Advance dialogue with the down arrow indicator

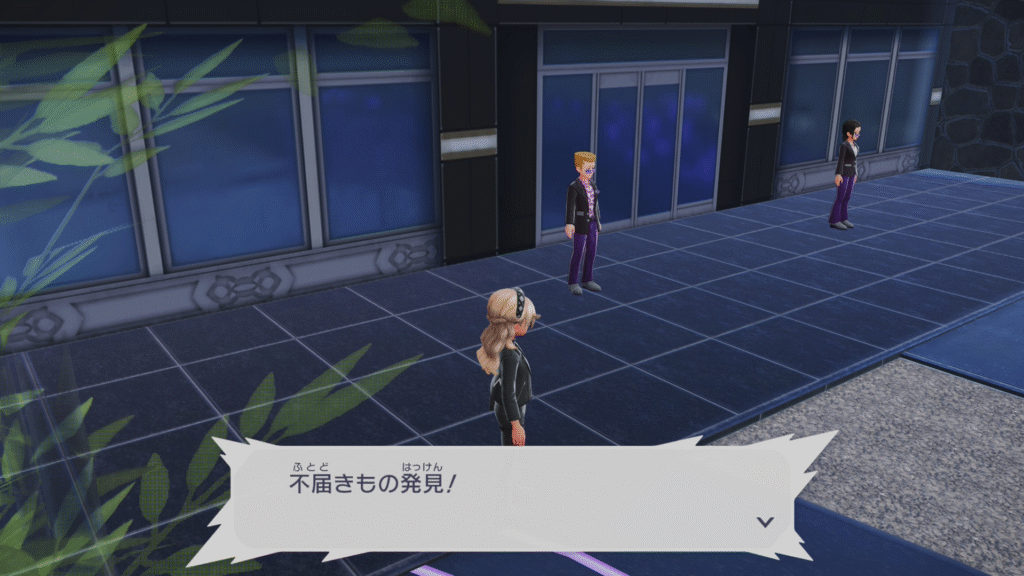pos(765,521)
